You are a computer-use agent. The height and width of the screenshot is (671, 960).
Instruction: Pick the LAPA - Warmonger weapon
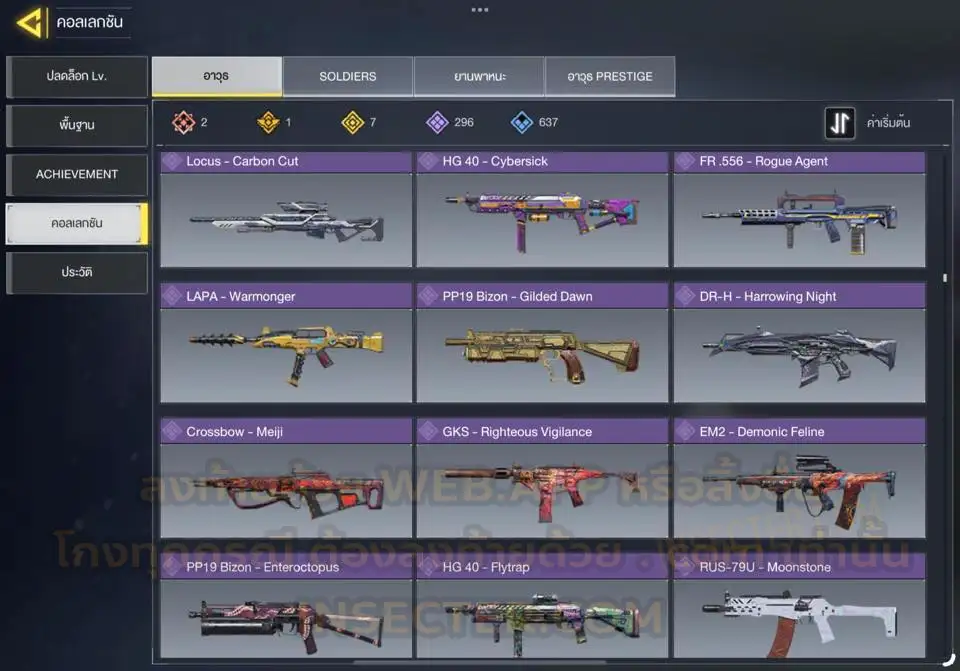[286, 344]
